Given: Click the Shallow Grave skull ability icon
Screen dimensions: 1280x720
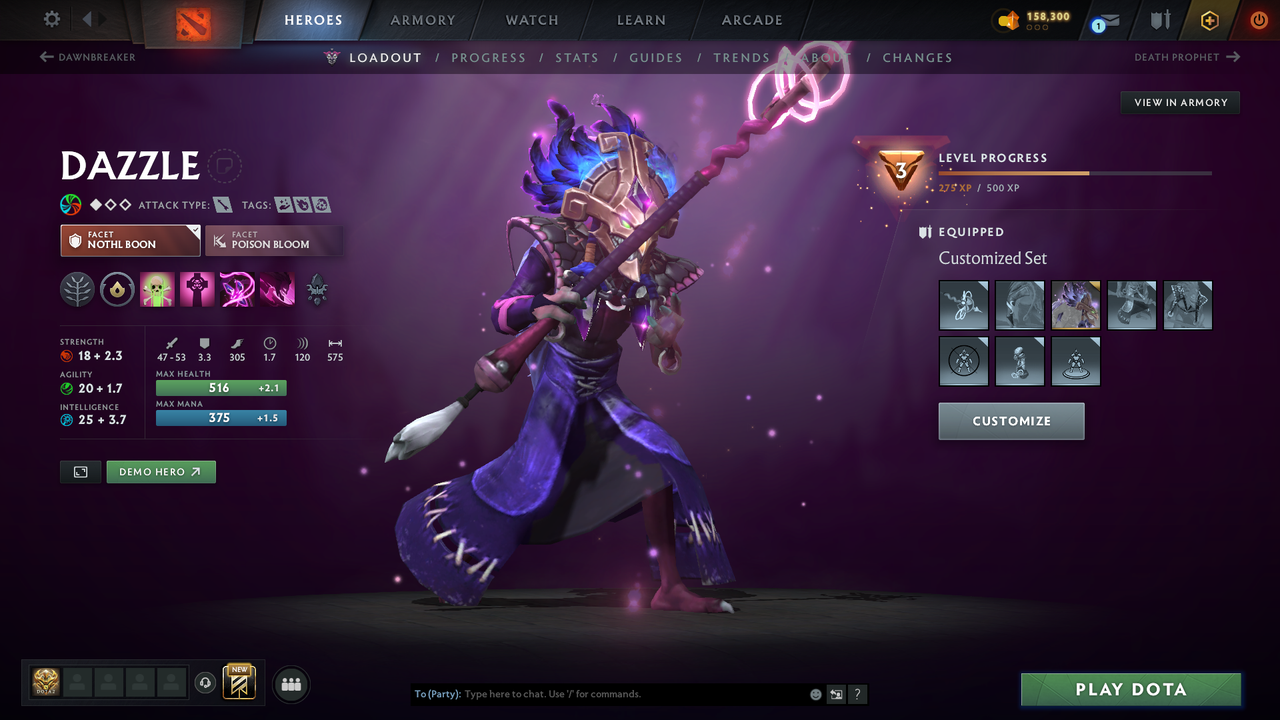Looking at the screenshot, I should [x=197, y=290].
